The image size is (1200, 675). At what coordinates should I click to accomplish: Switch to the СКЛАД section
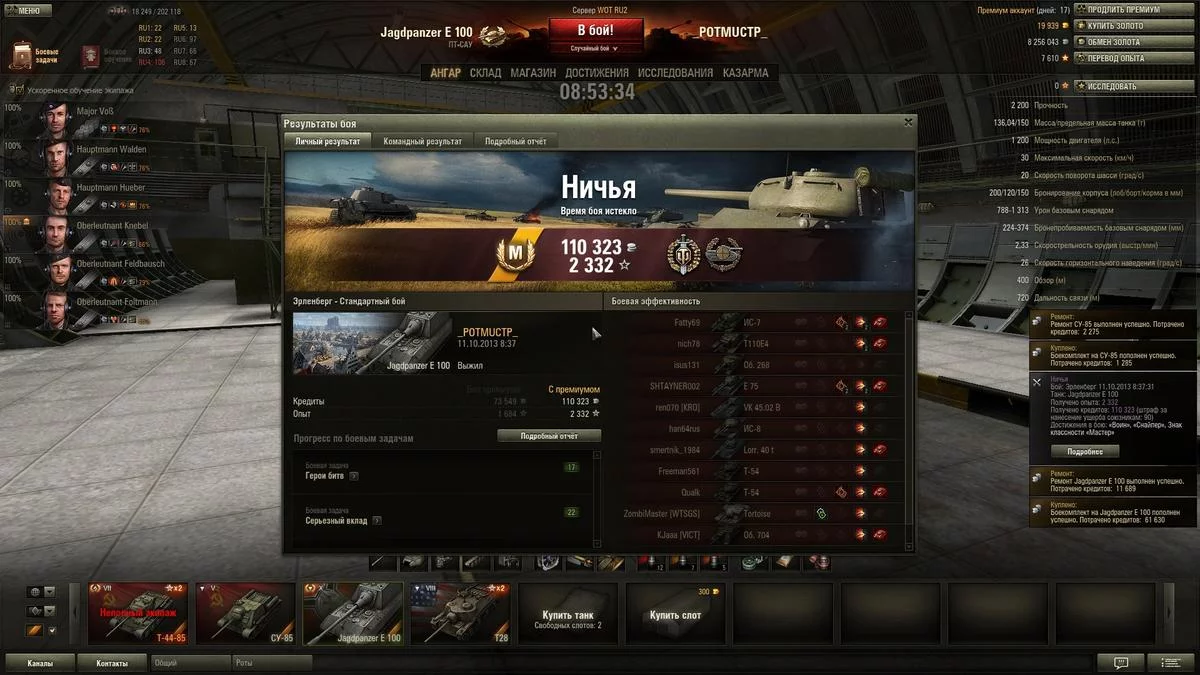click(485, 73)
